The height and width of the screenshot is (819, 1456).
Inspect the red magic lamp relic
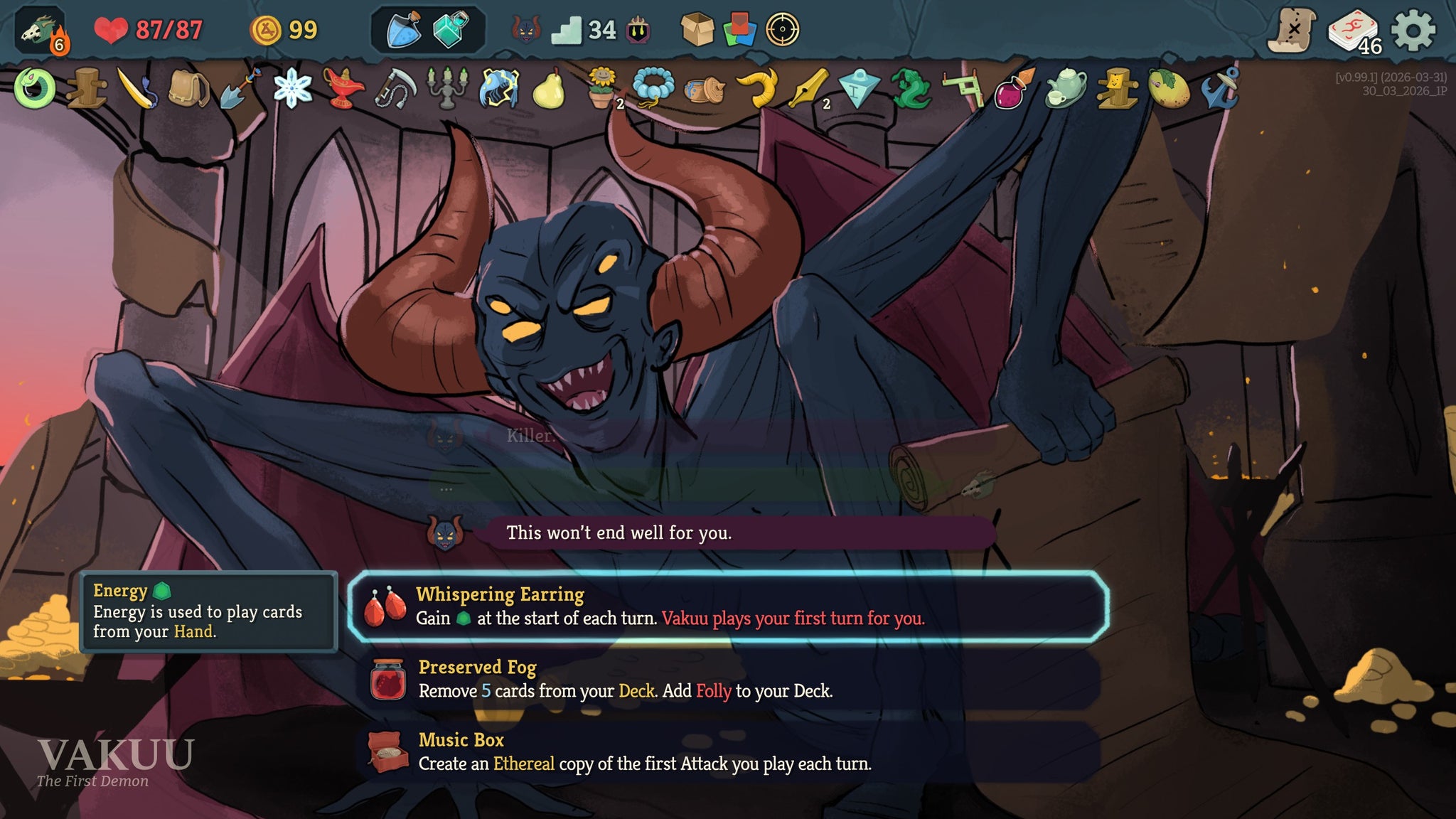[343, 89]
